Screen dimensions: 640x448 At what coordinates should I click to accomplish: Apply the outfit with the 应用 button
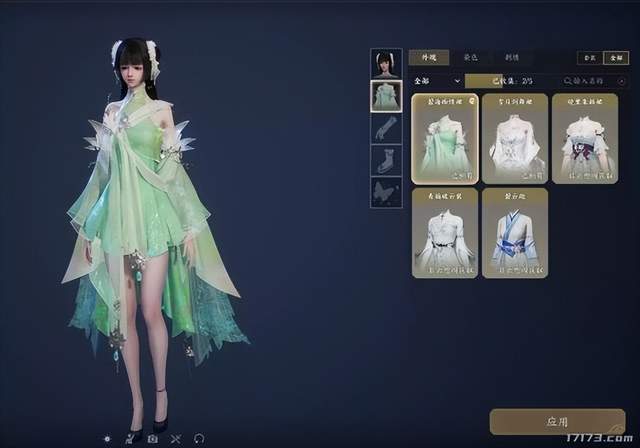(x=556, y=423)
